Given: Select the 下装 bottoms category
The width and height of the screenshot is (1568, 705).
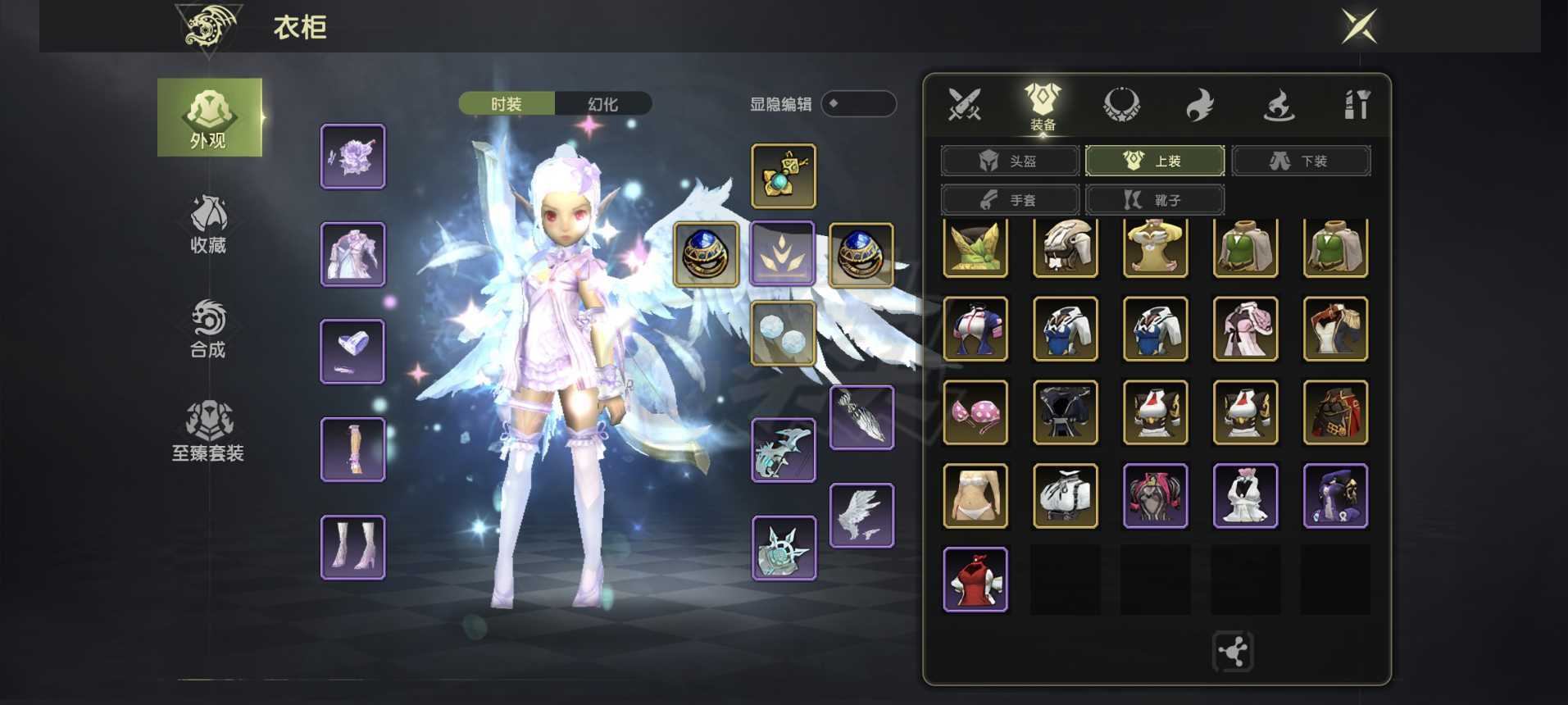Looking at the screenshot, I should [1300, 161].
